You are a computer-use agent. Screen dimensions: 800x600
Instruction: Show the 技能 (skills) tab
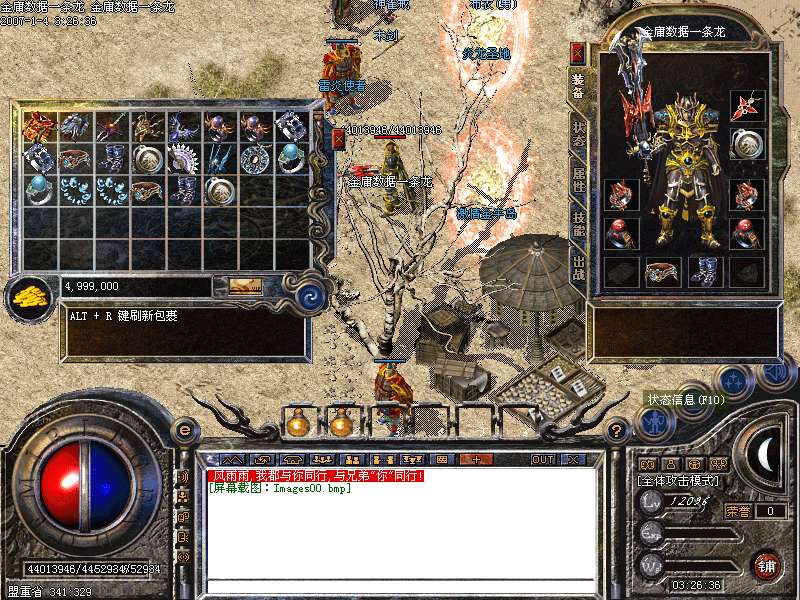click(x=578, y=224)
